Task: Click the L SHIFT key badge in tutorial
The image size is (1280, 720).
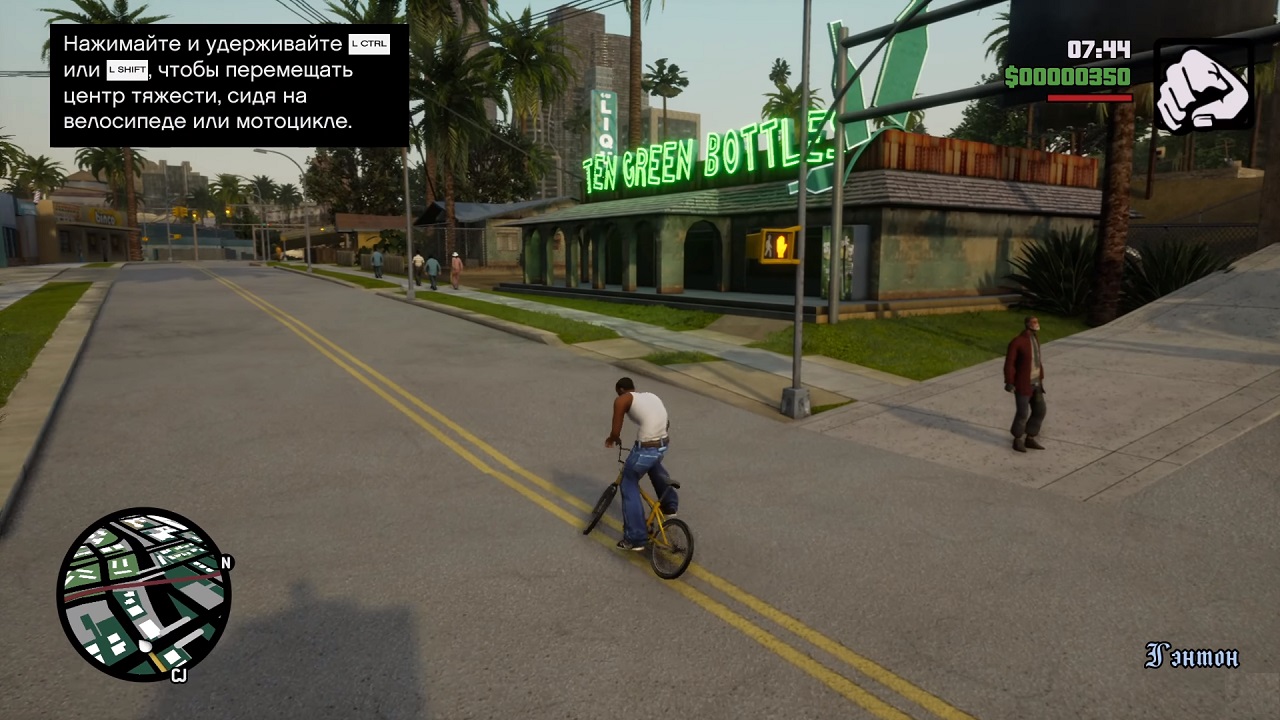Action: [x=126, y=70]
